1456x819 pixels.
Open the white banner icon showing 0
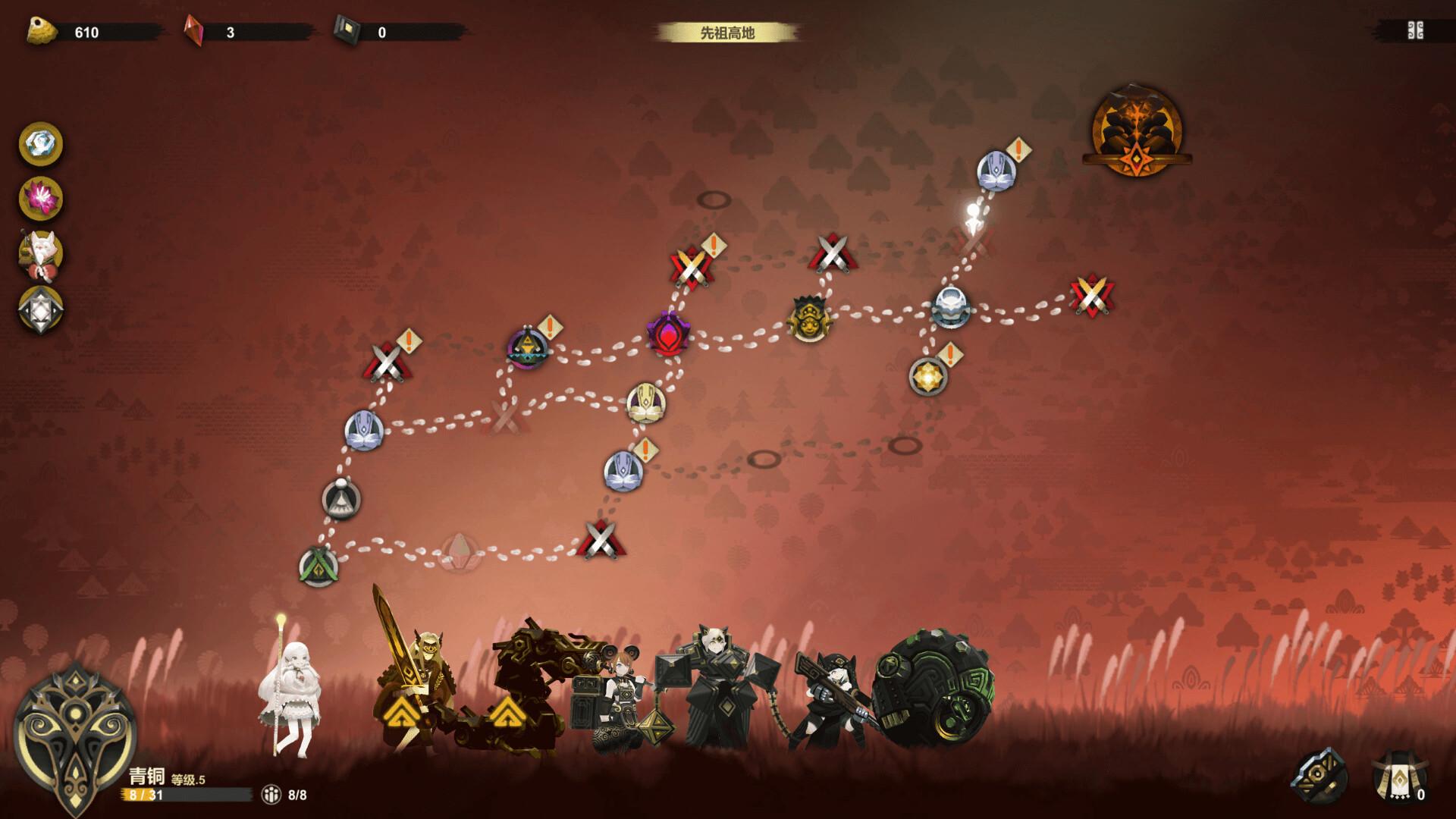[1400, 777]
